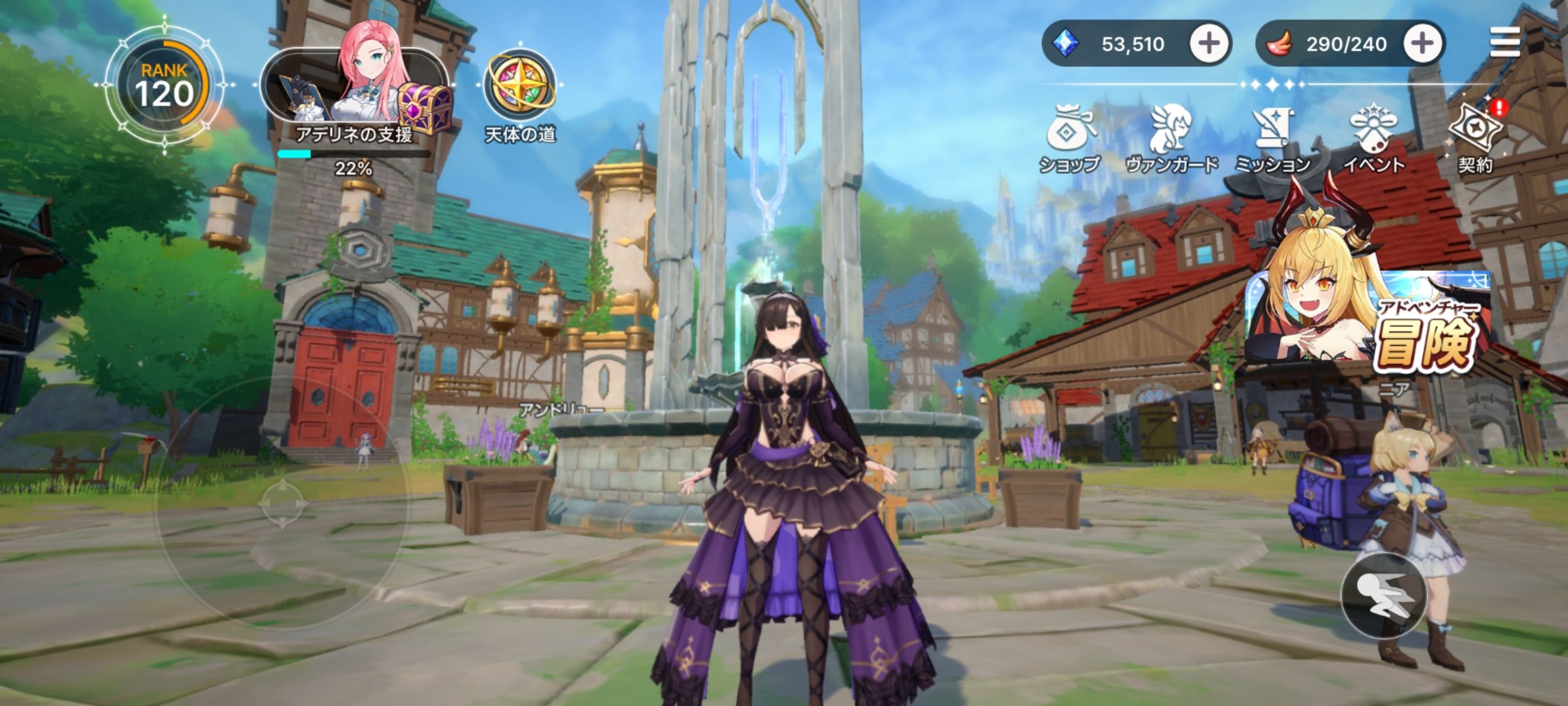Screen dimensions: 1568x706
Task: Open the 天体の道 star emblem
Action: (x=519, y=86)
